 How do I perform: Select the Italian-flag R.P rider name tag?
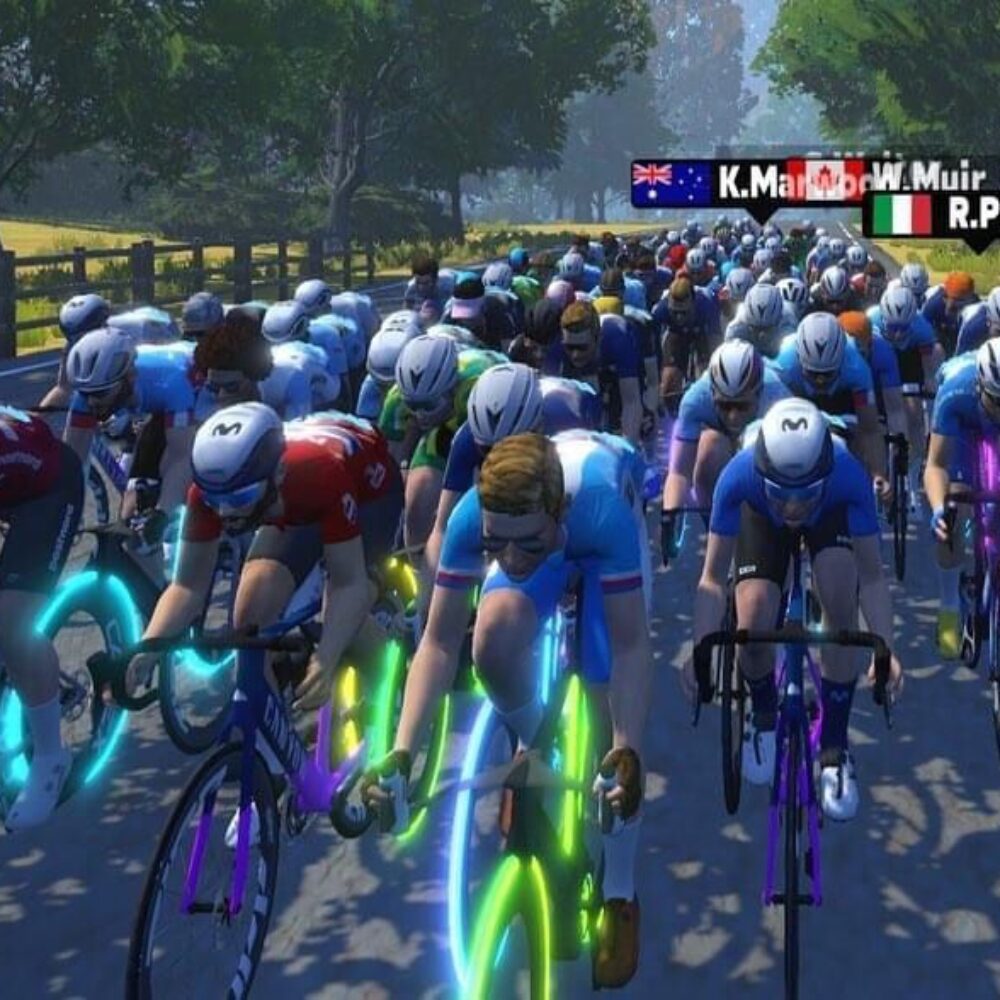pos(932,215)
